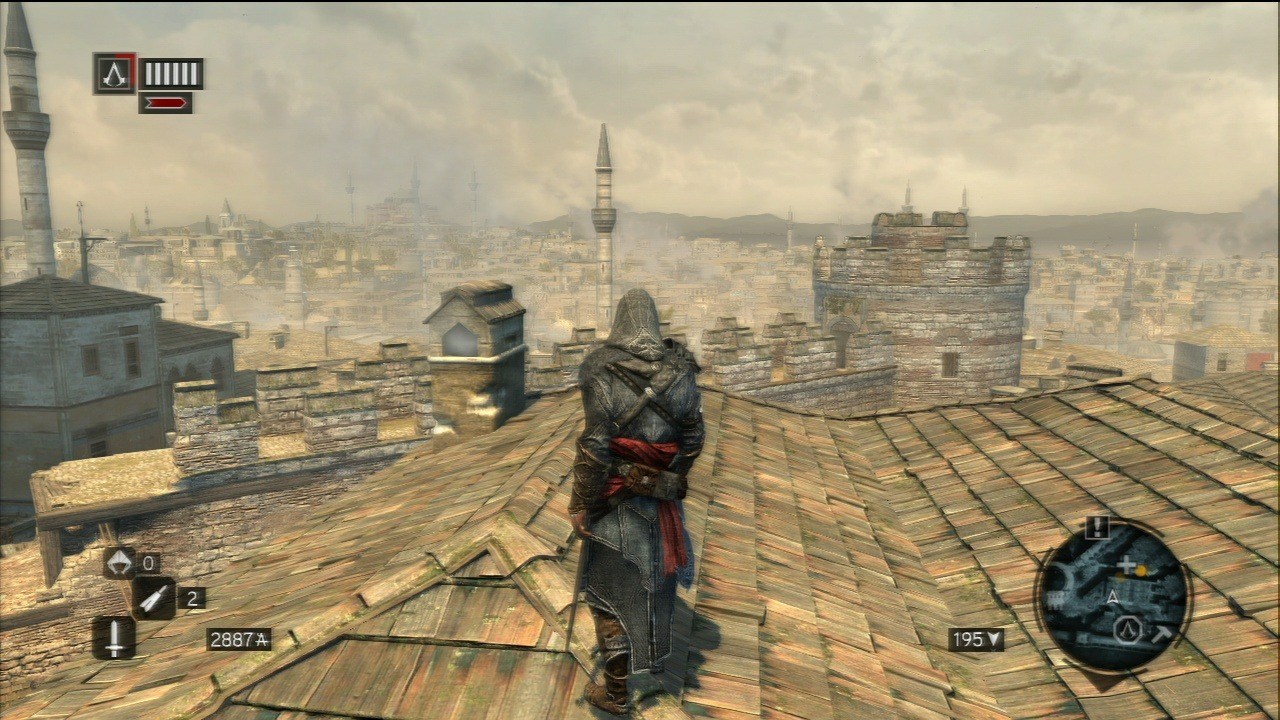Click the plus marker inside the minimap
Image resolution: width=1280 pixels, height=720 pixels.
[x=1126, y=563]
